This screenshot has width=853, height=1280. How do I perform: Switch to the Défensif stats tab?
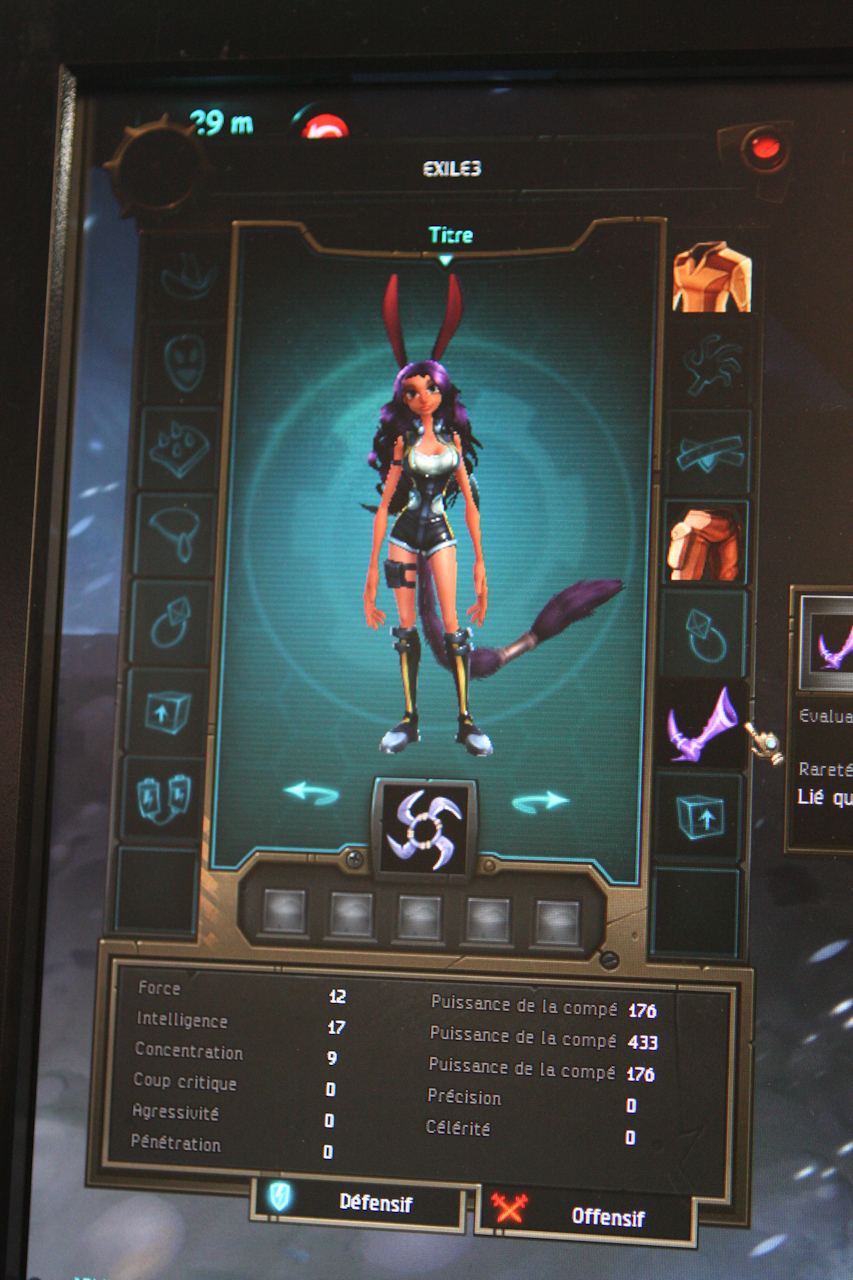359,1201
